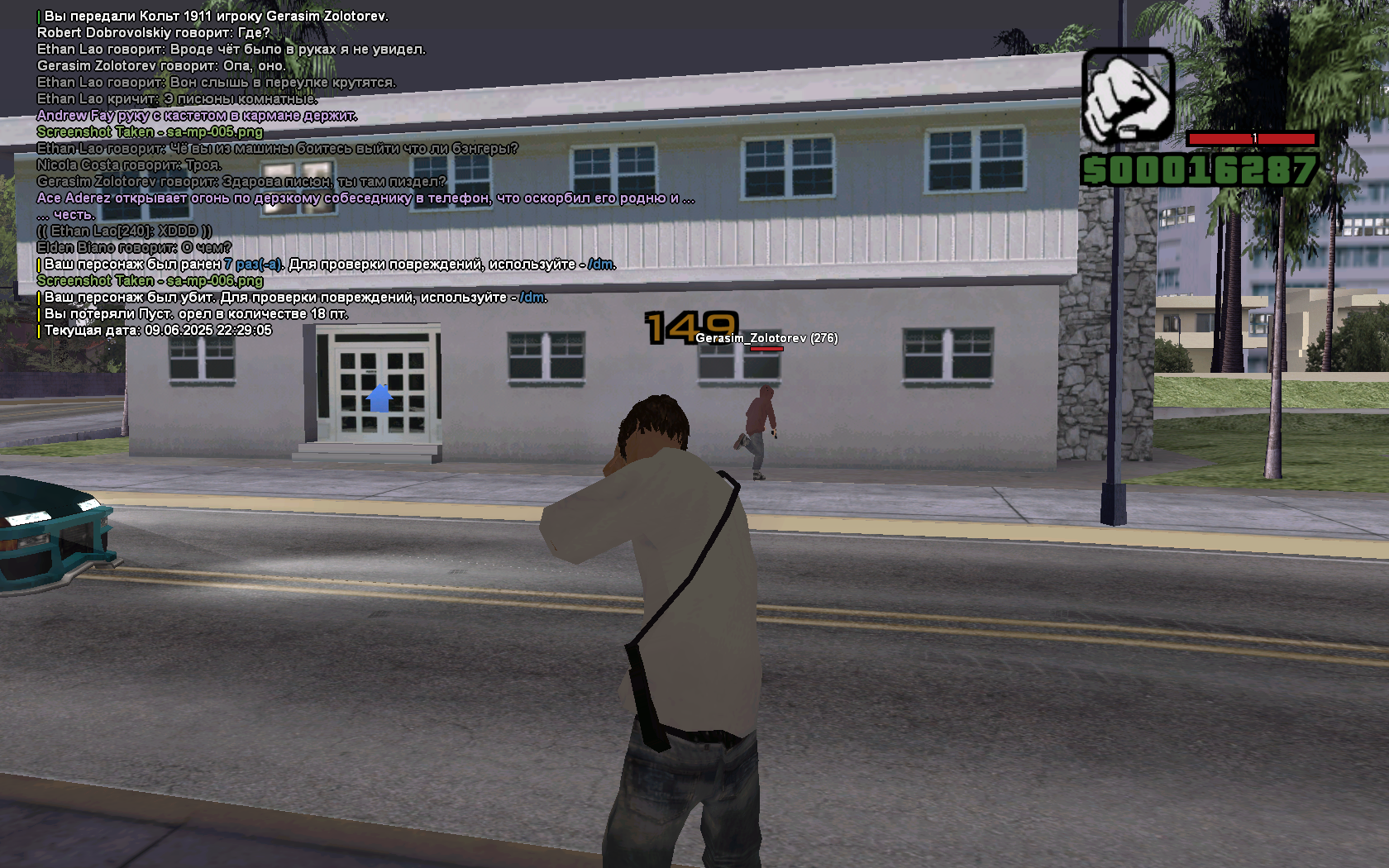The image size is (1389, 868).
Task: Click the latest chat line showing current date
Action: pyautogui.click(x=157, y=331)
